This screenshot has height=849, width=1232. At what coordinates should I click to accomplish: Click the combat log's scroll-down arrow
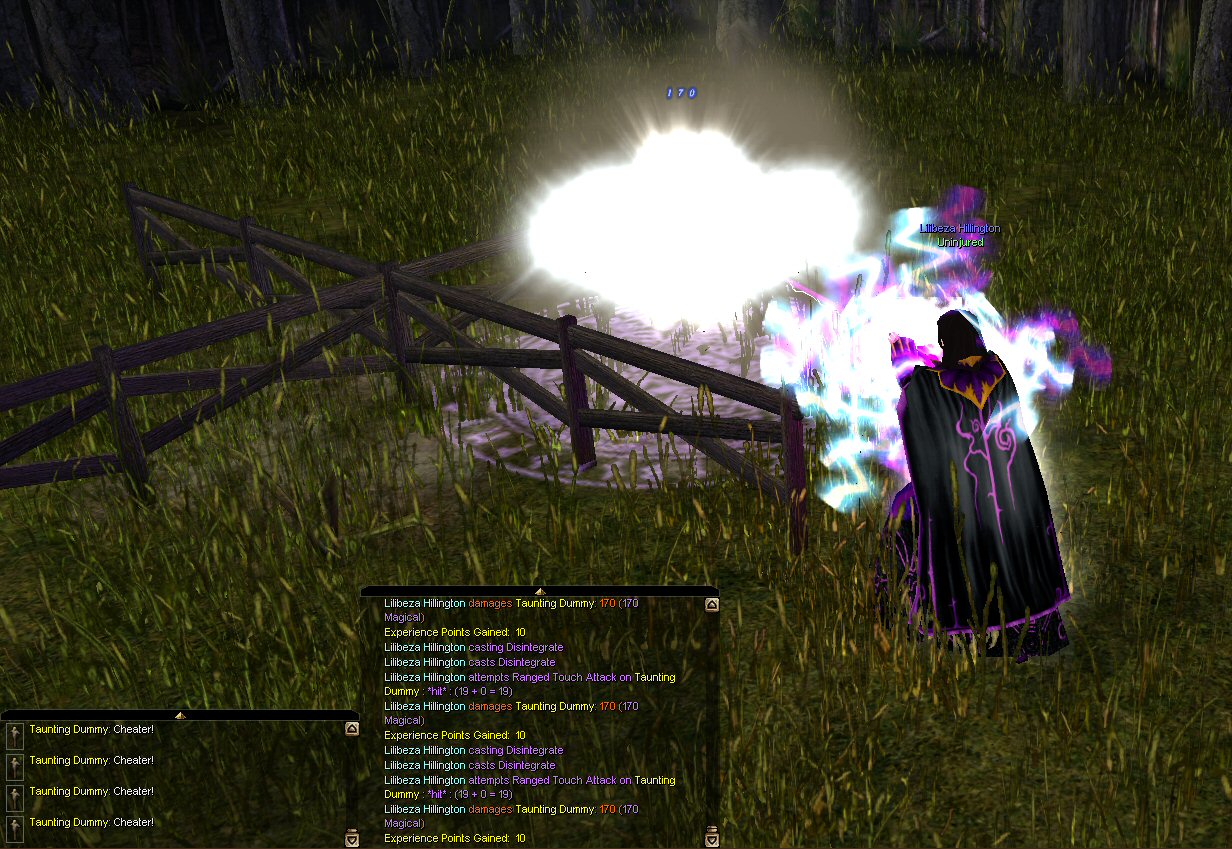[x=711, y=839]
